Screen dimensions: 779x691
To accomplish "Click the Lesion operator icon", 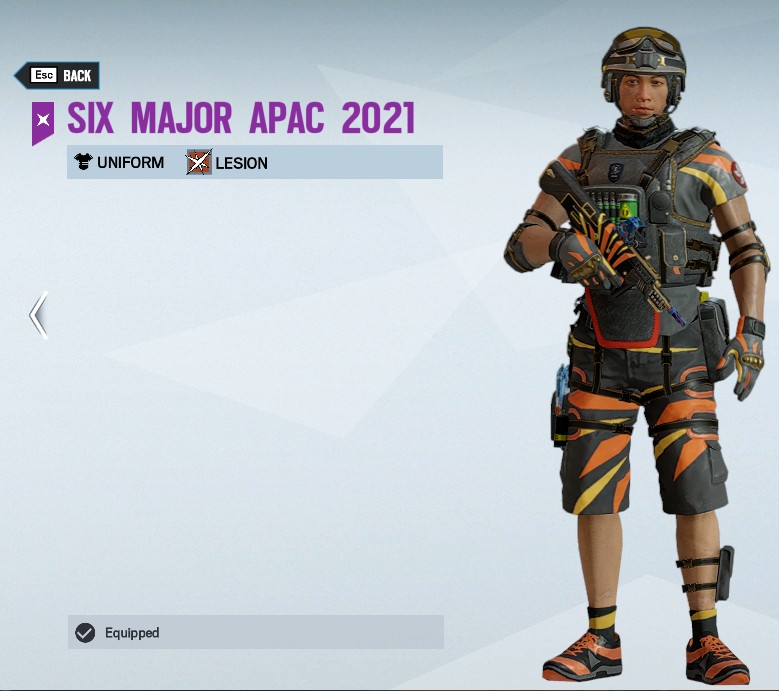I will click(199, 162).
